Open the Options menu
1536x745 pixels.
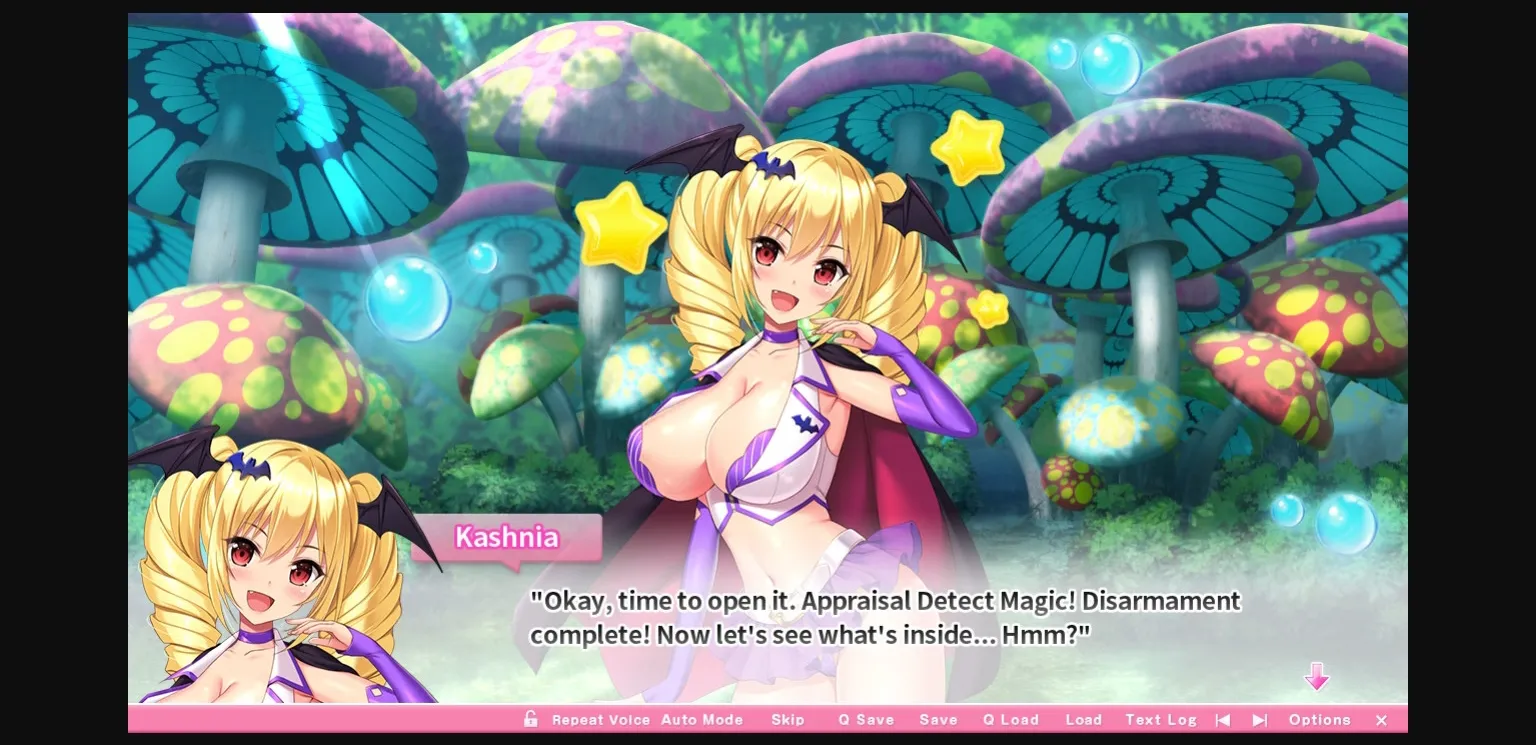coord(1319,719)
